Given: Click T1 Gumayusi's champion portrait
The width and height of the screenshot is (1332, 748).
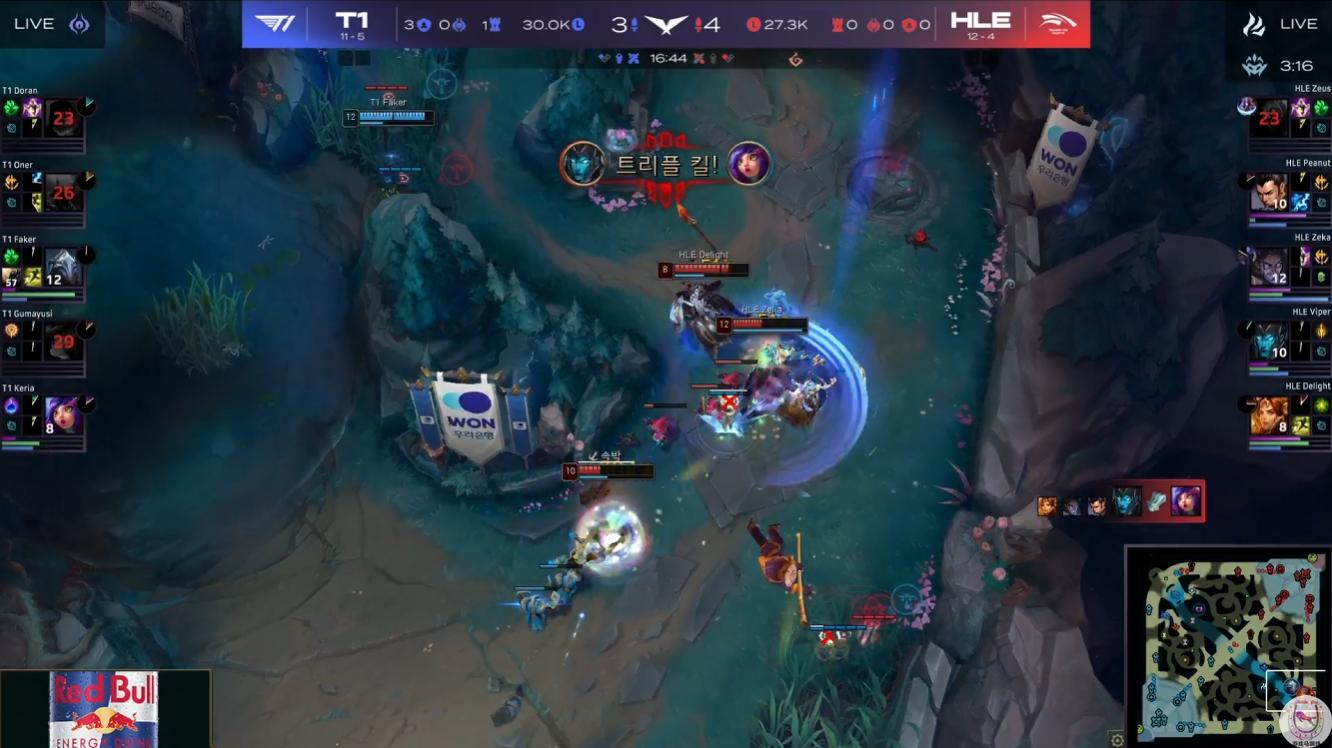Looking at the screenshot, I should pyautogui.click(x=63, y=342).
